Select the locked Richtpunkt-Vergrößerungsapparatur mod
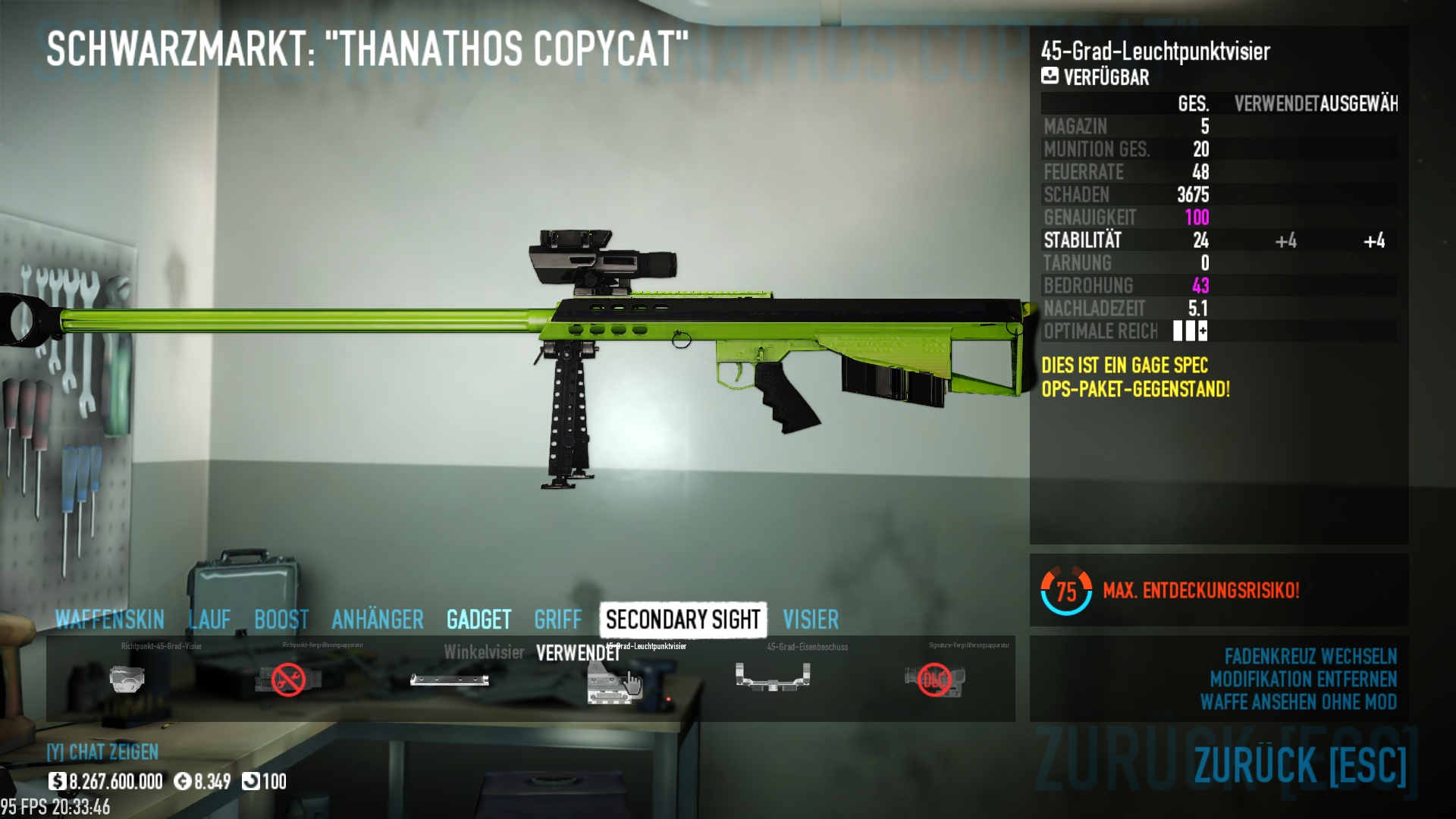 [x=288, y=679]
